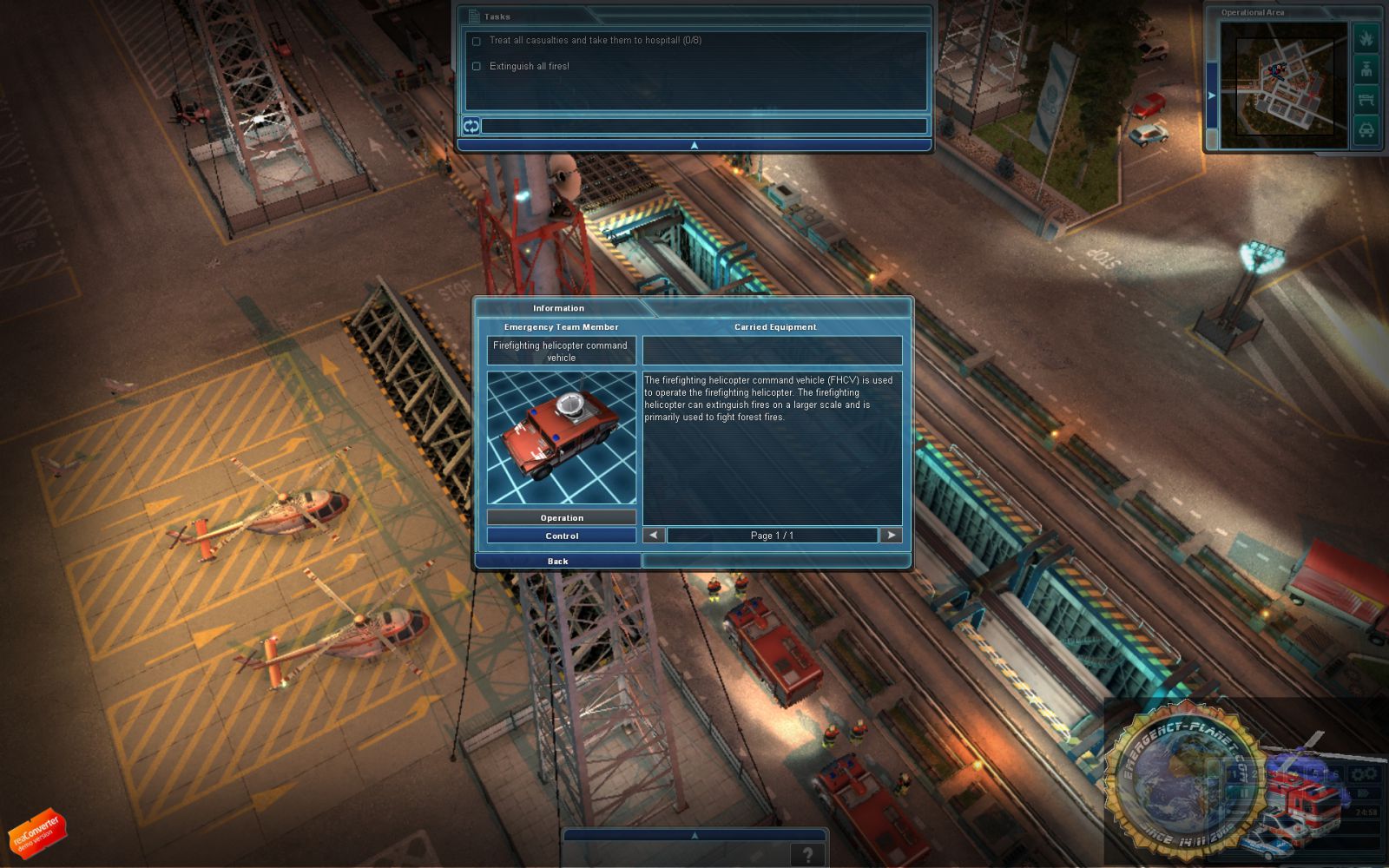Select the 'Extinguish all fires!' task
The width and height of the screenshot is (1389, 868).
pos(529,66)
